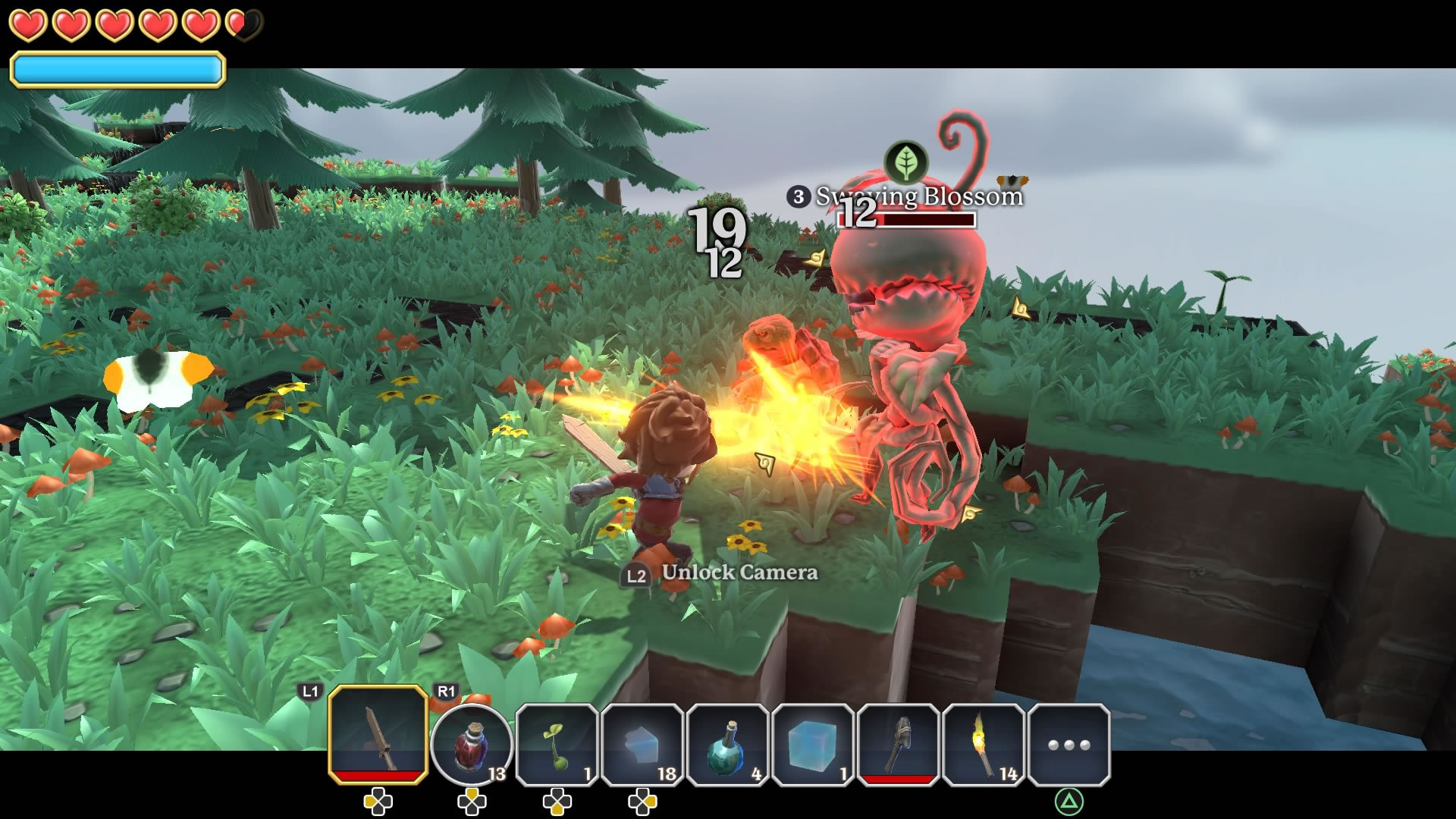Pick the teal potion flask slot
Image resolution: width=1456 pixels, height=819 pixels.
tap(728, 744)
